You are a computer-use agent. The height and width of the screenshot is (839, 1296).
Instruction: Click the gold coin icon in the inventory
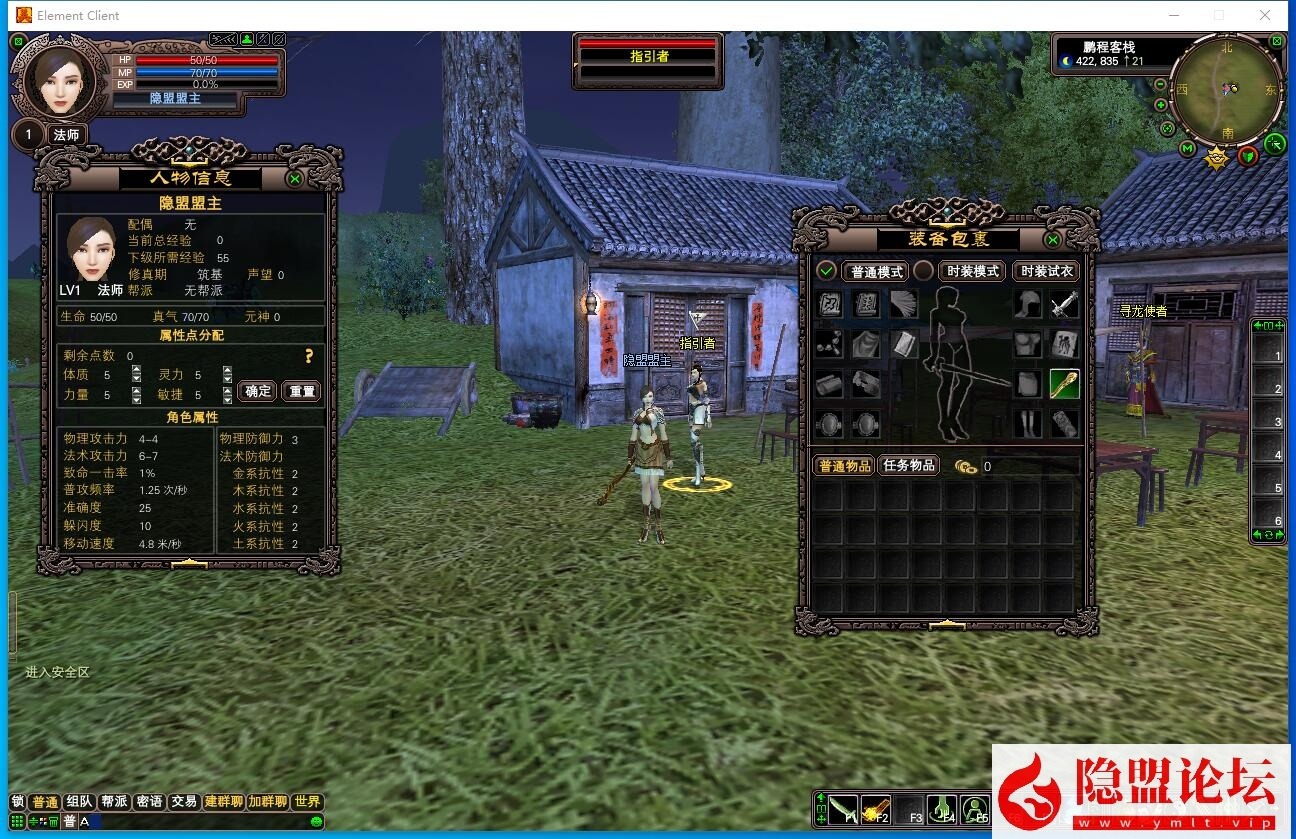[964, 465]
